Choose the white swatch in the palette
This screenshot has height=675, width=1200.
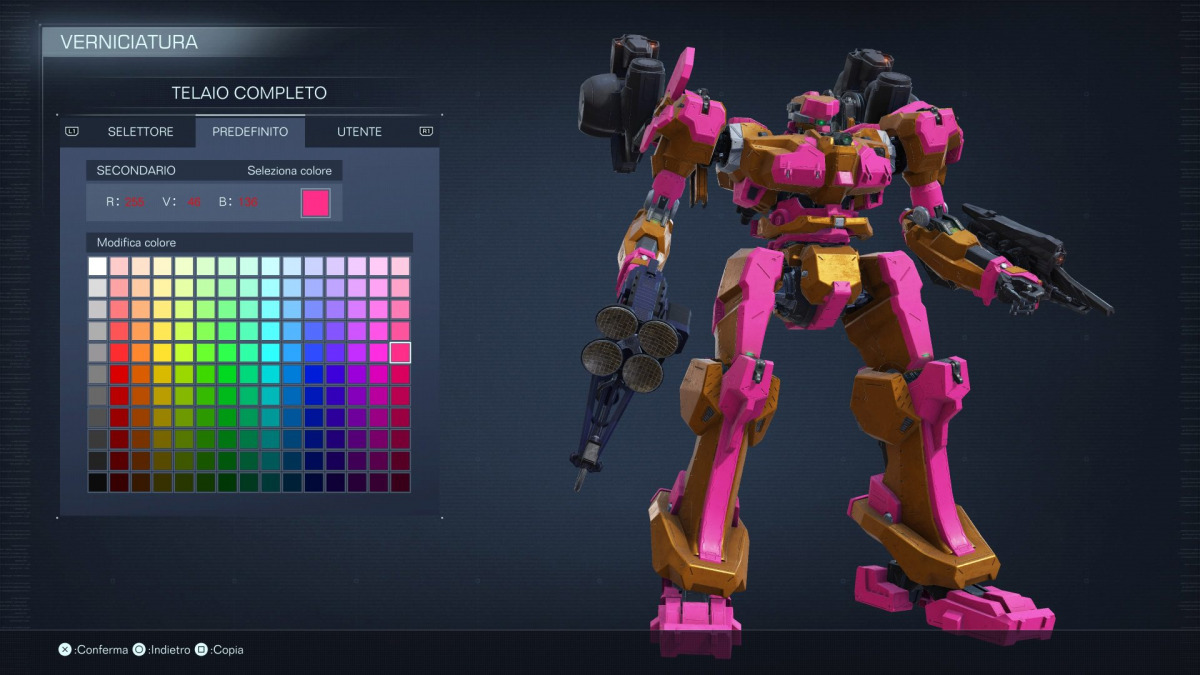pos(97,266)
